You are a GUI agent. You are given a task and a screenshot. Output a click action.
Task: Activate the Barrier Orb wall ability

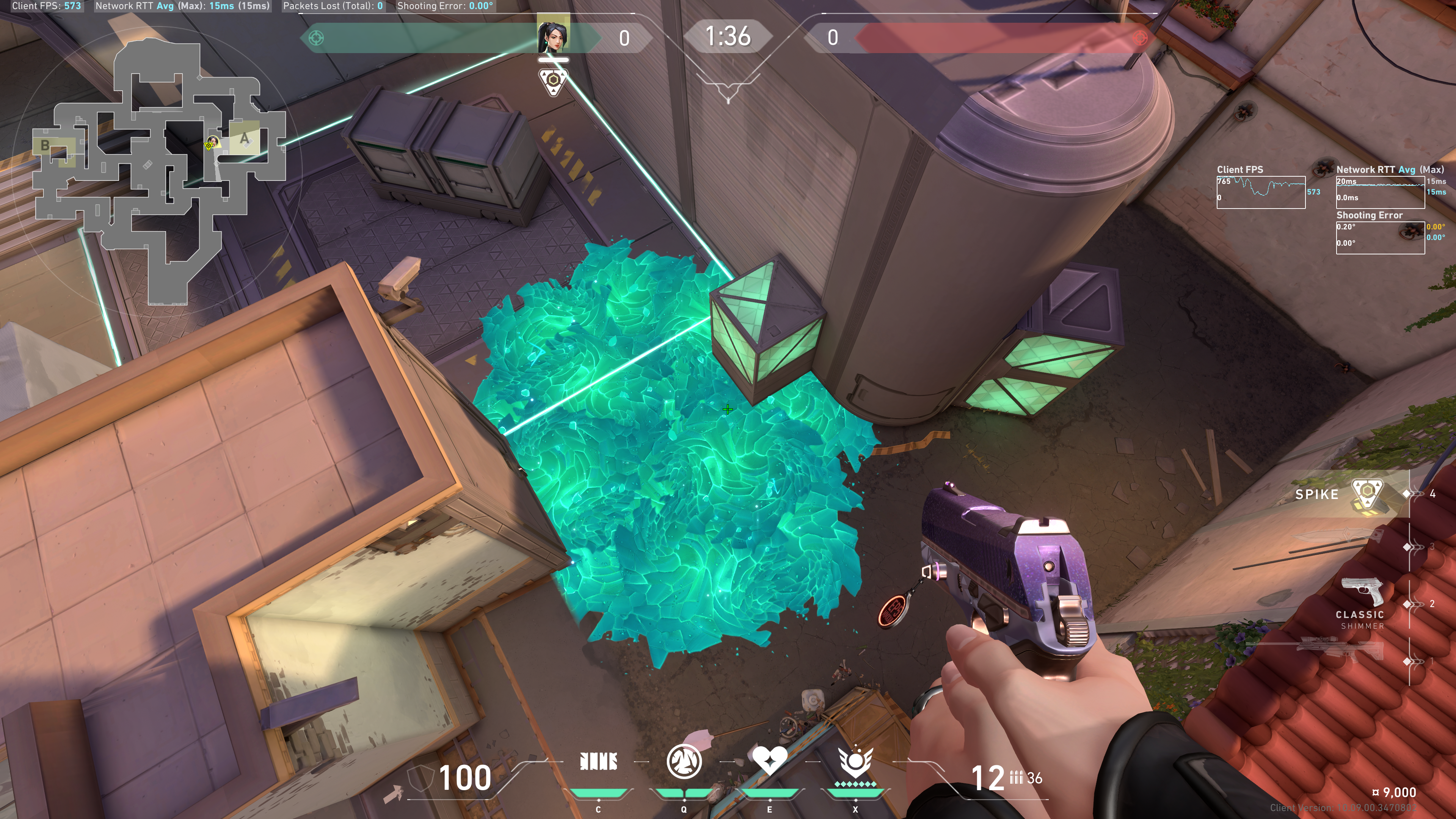coord(598,761)
